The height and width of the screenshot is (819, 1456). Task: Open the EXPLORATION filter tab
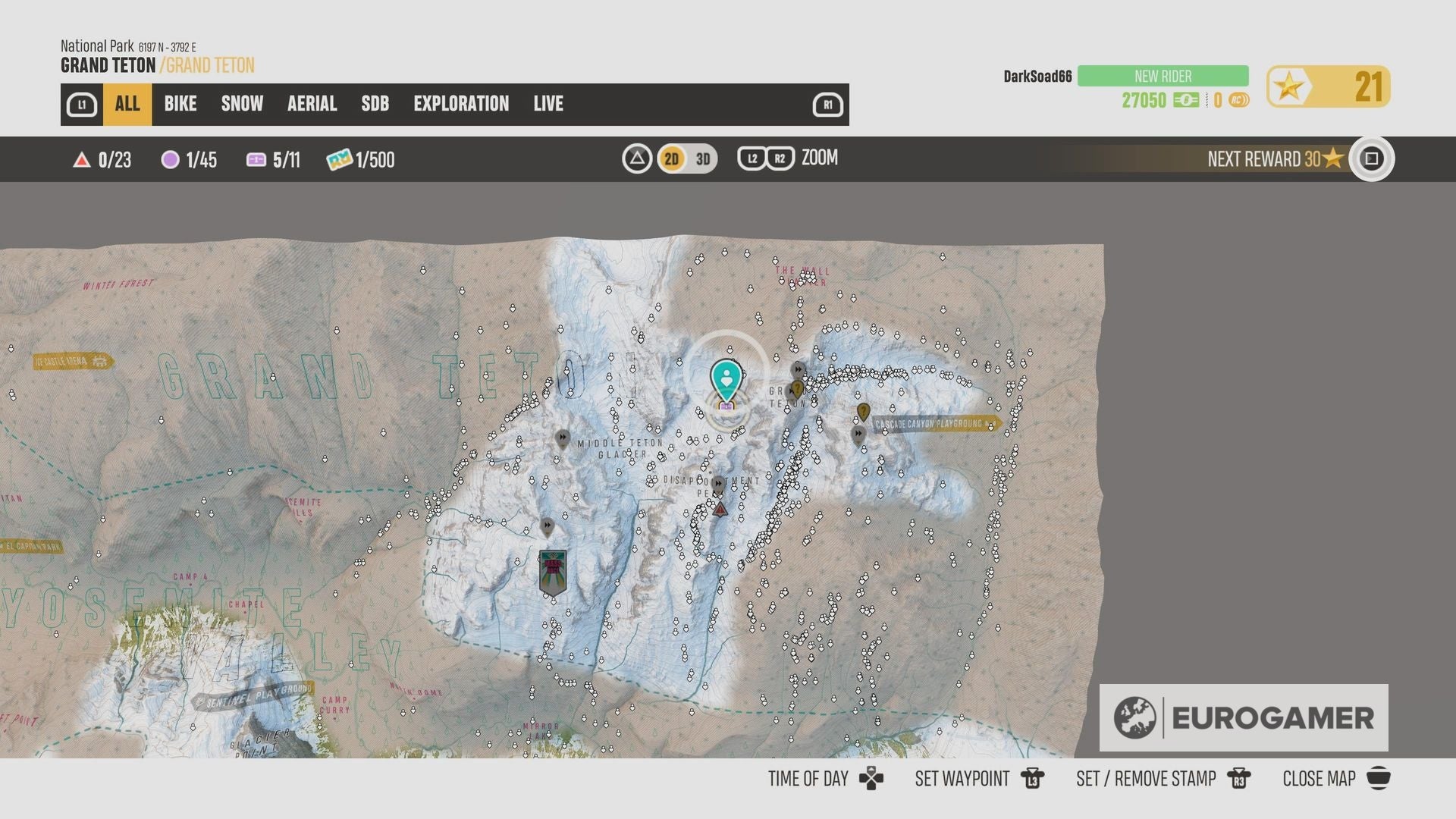pos(461,104)
